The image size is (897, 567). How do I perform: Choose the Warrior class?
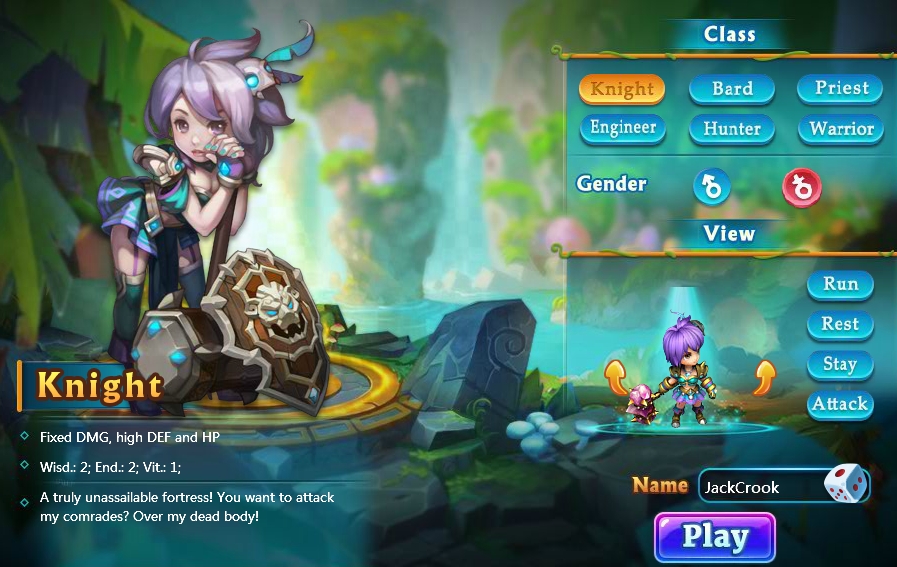pyautogui.click(x=841, y=129)
